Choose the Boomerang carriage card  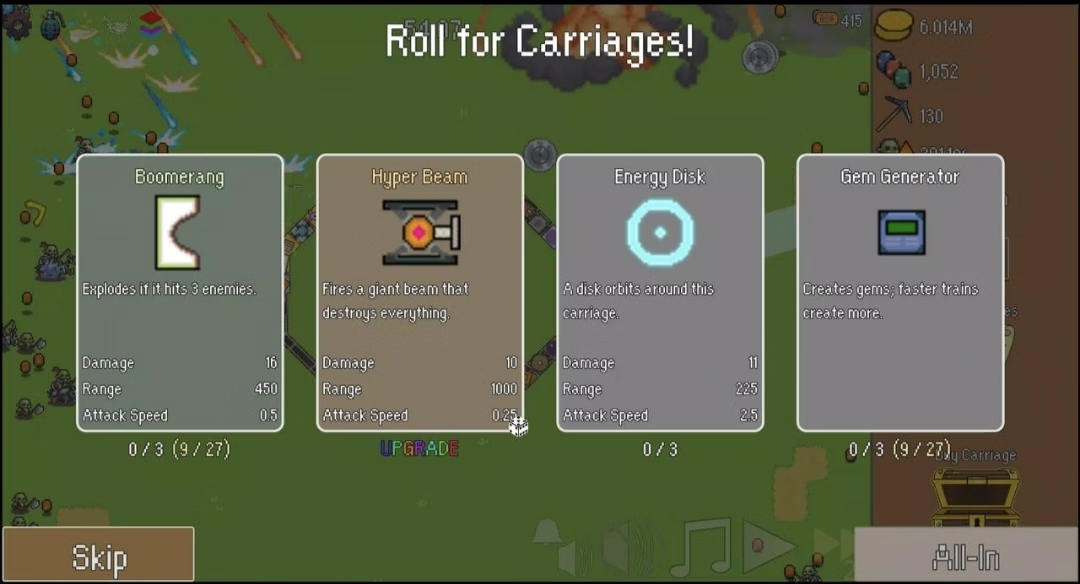[180, 292]
